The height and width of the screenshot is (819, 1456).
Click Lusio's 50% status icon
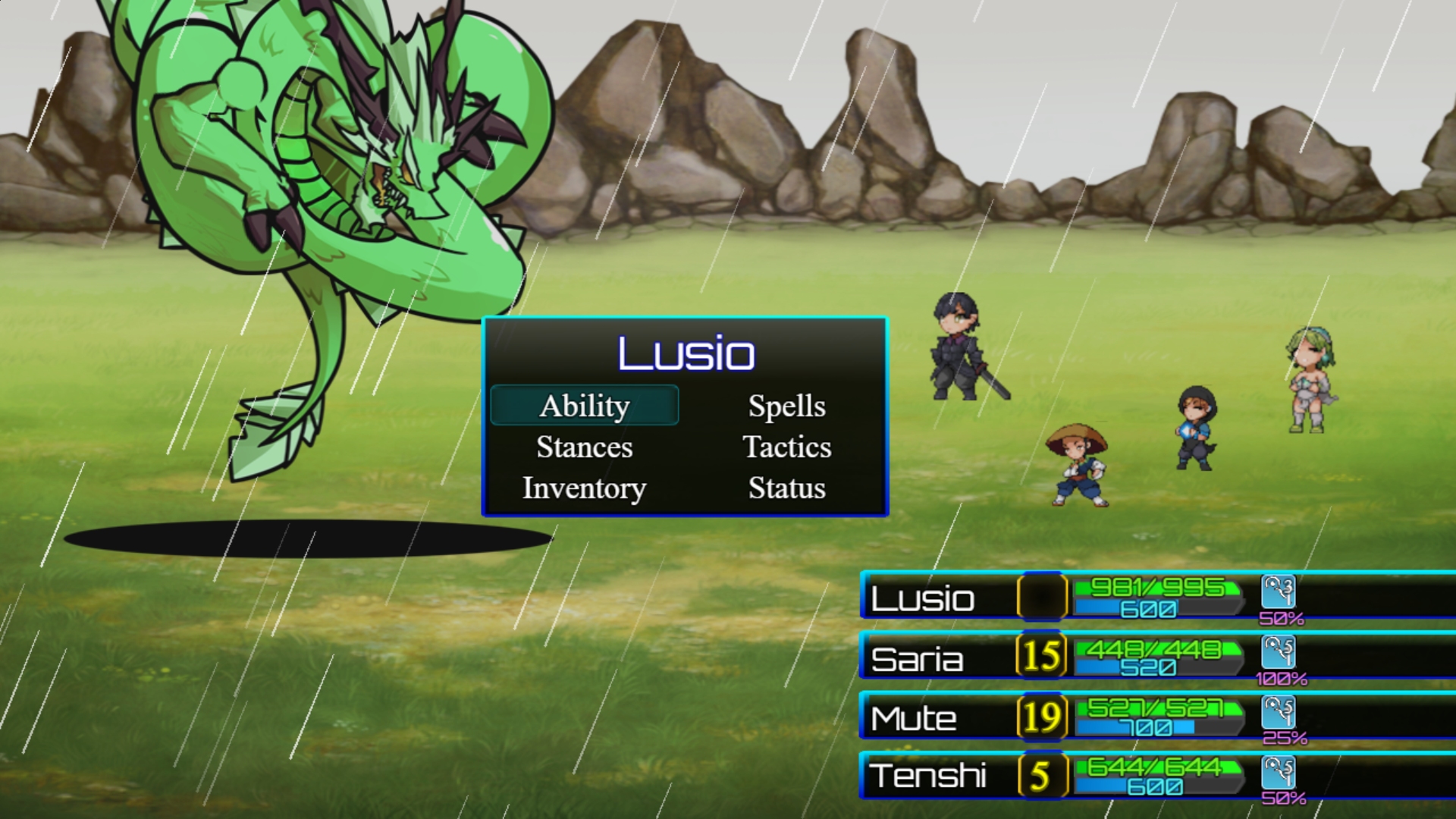1278,591
